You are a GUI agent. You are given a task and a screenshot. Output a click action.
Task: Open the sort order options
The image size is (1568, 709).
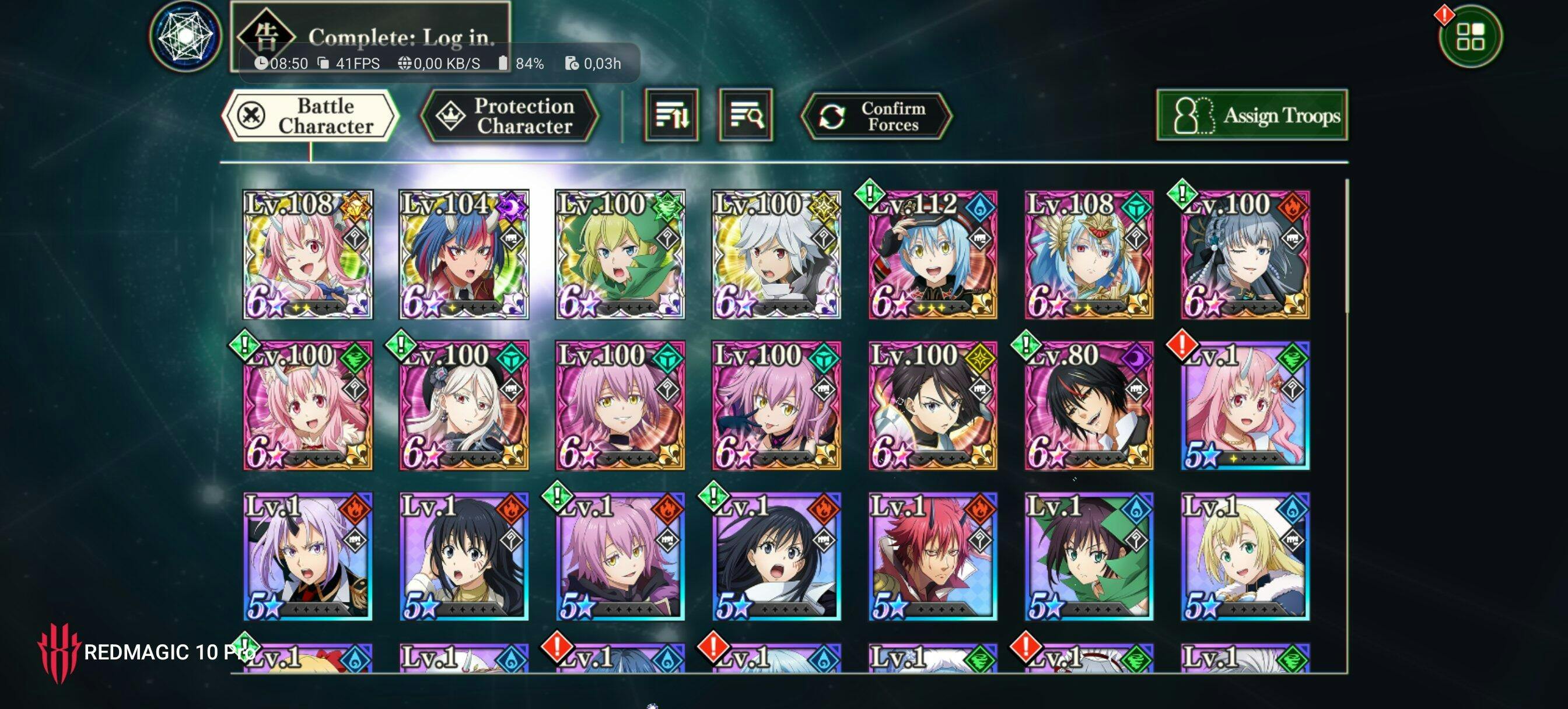pos(671,115)
